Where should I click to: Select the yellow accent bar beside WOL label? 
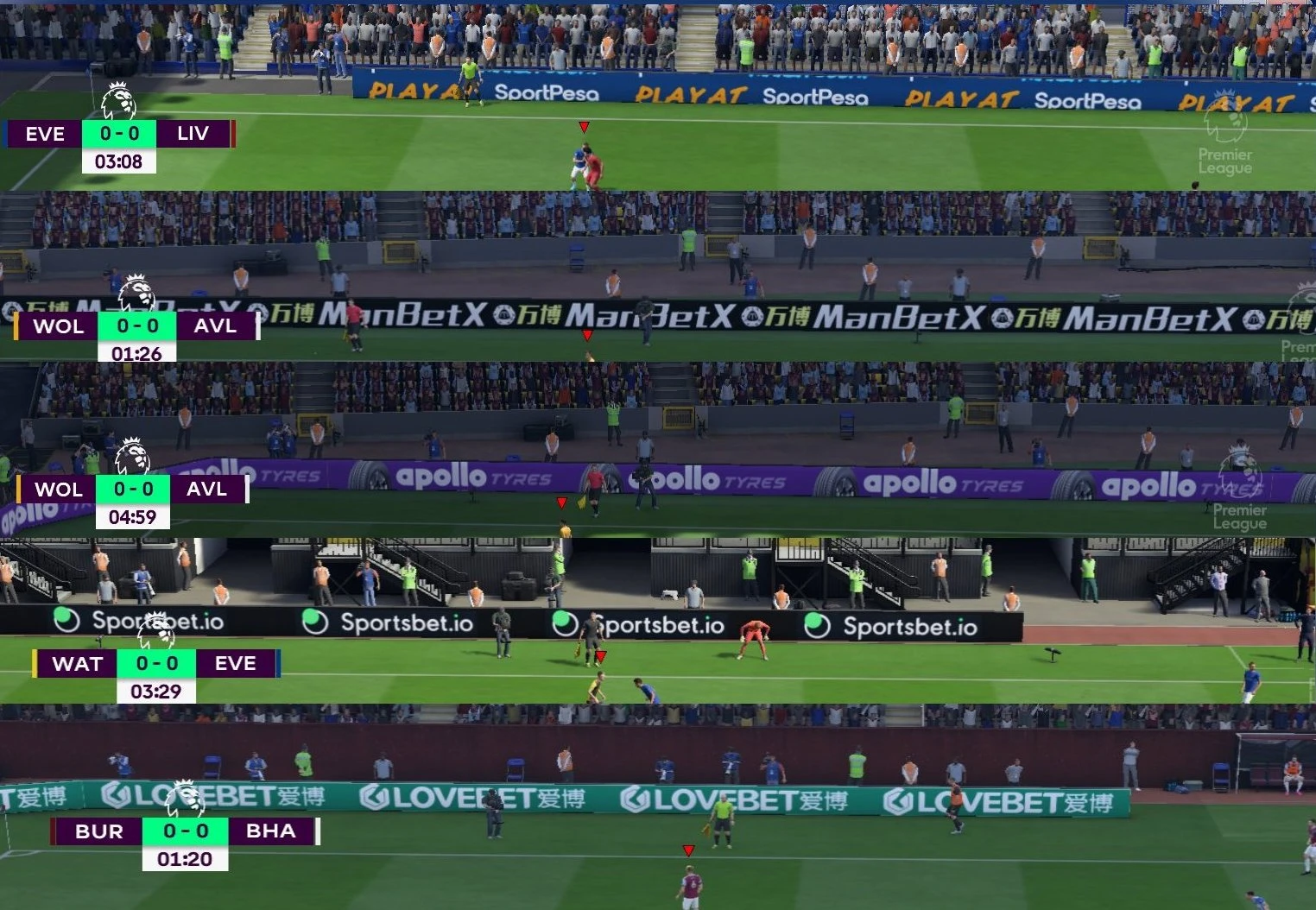click(17, 326)
